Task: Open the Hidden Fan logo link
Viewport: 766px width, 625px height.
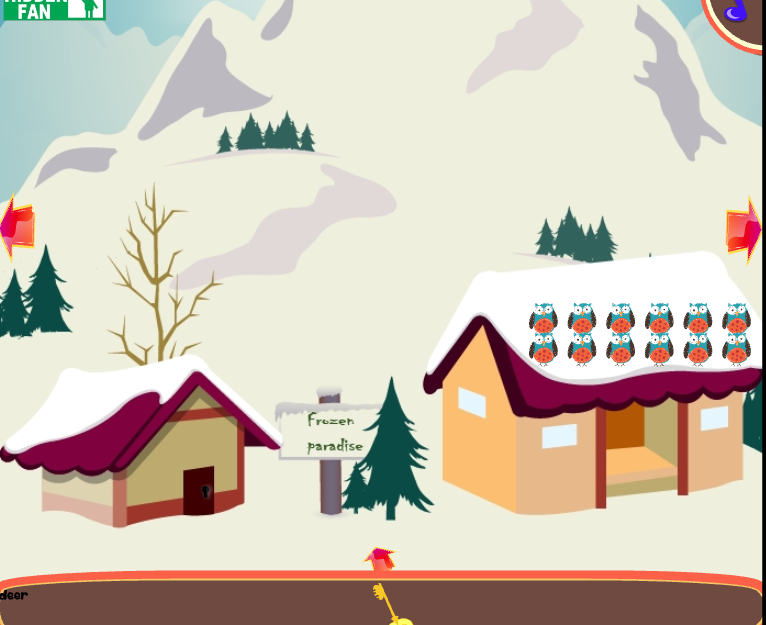Action: 53,9
